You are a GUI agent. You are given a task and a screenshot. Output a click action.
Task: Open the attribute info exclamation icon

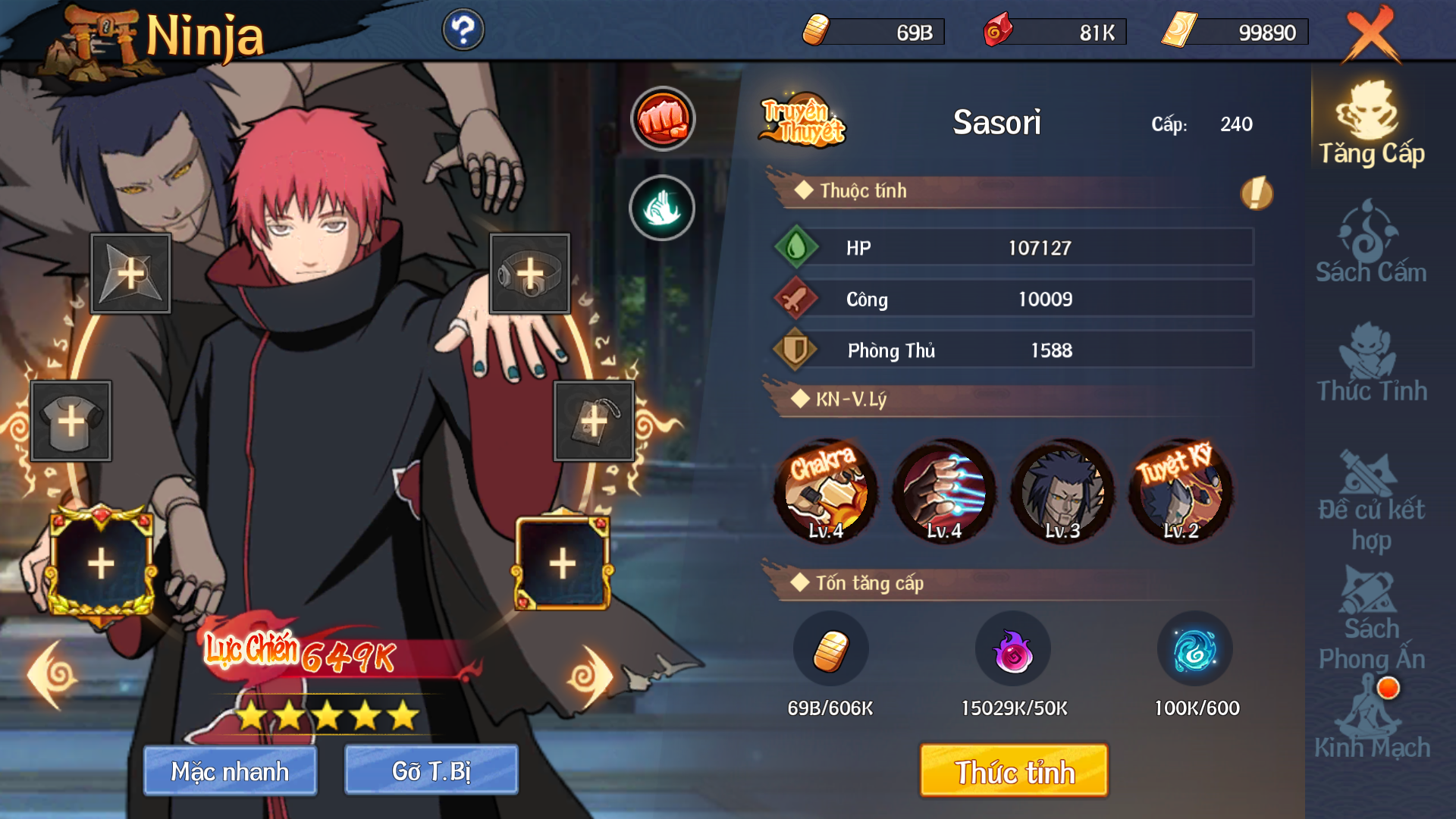[1256, 193]
